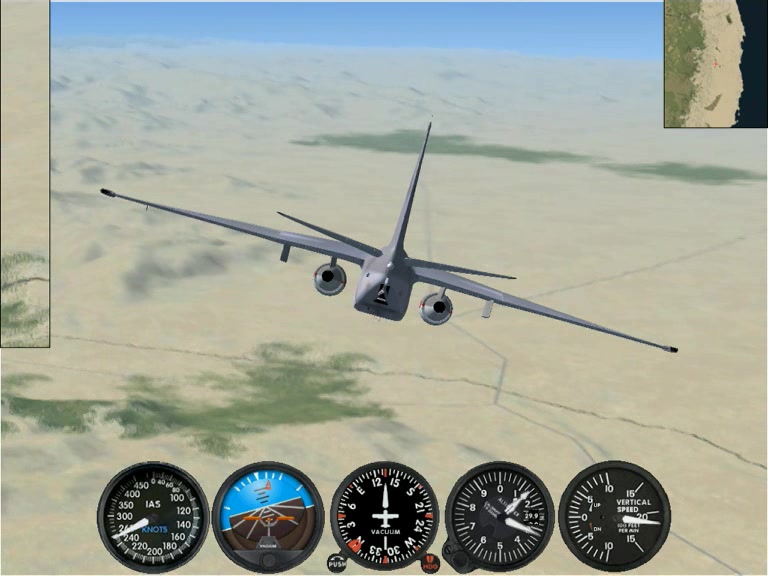Click the altimeter gauge face
Viewport: 768px width, 576px height.
click(x=500, y=514)
